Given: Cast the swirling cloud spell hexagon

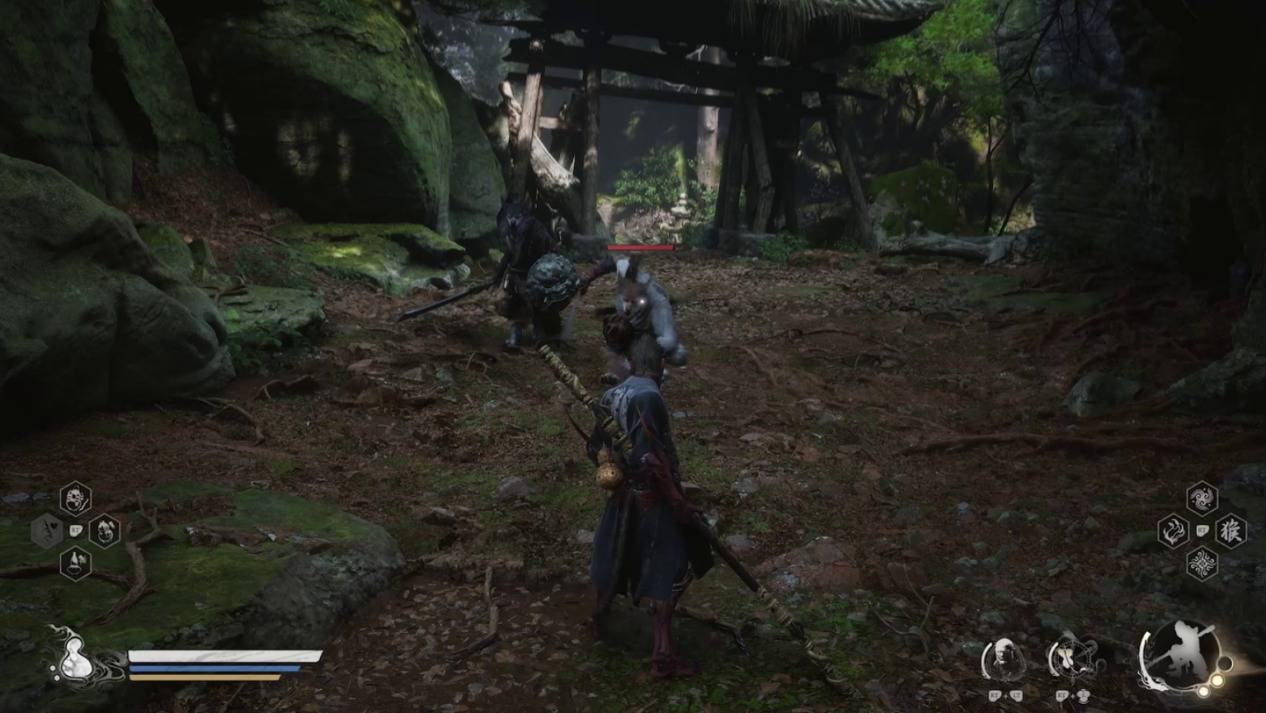Looking at the screenshot, I should (x=1202, y=498).
